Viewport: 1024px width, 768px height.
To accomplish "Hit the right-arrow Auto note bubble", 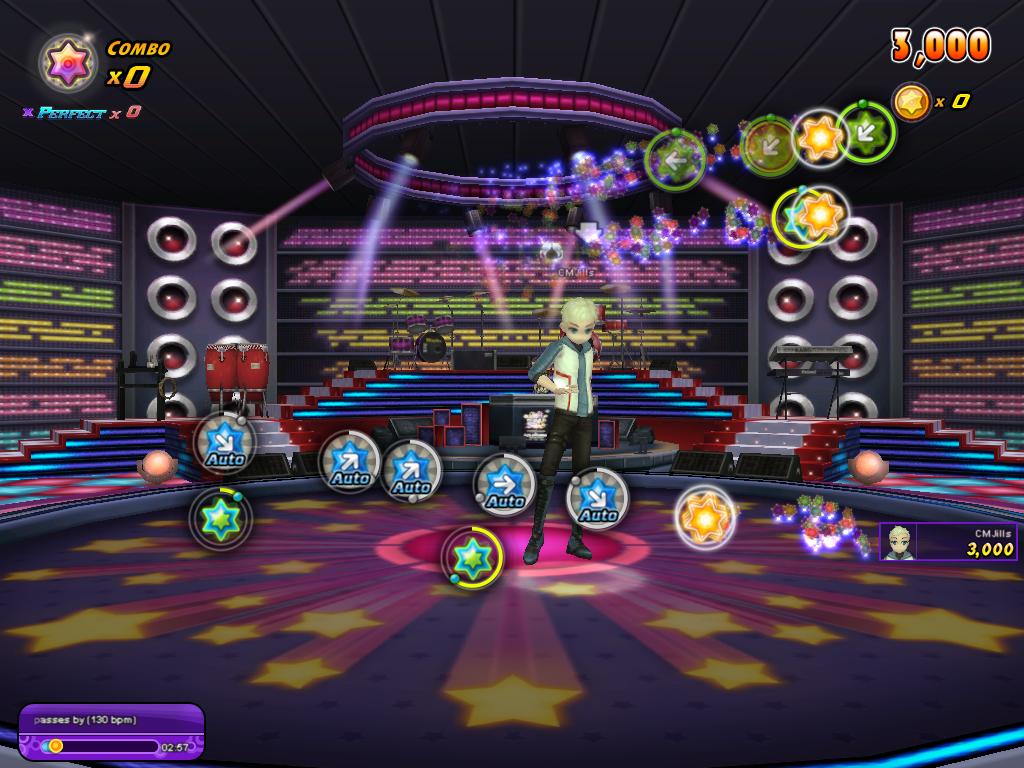I will (504, 486).
